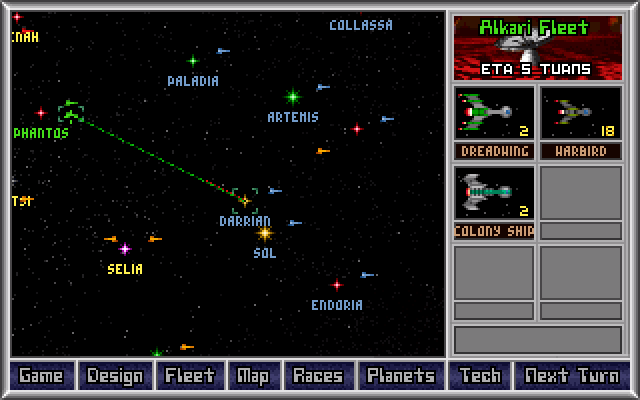Select the Selia star system

pos(125,249)
